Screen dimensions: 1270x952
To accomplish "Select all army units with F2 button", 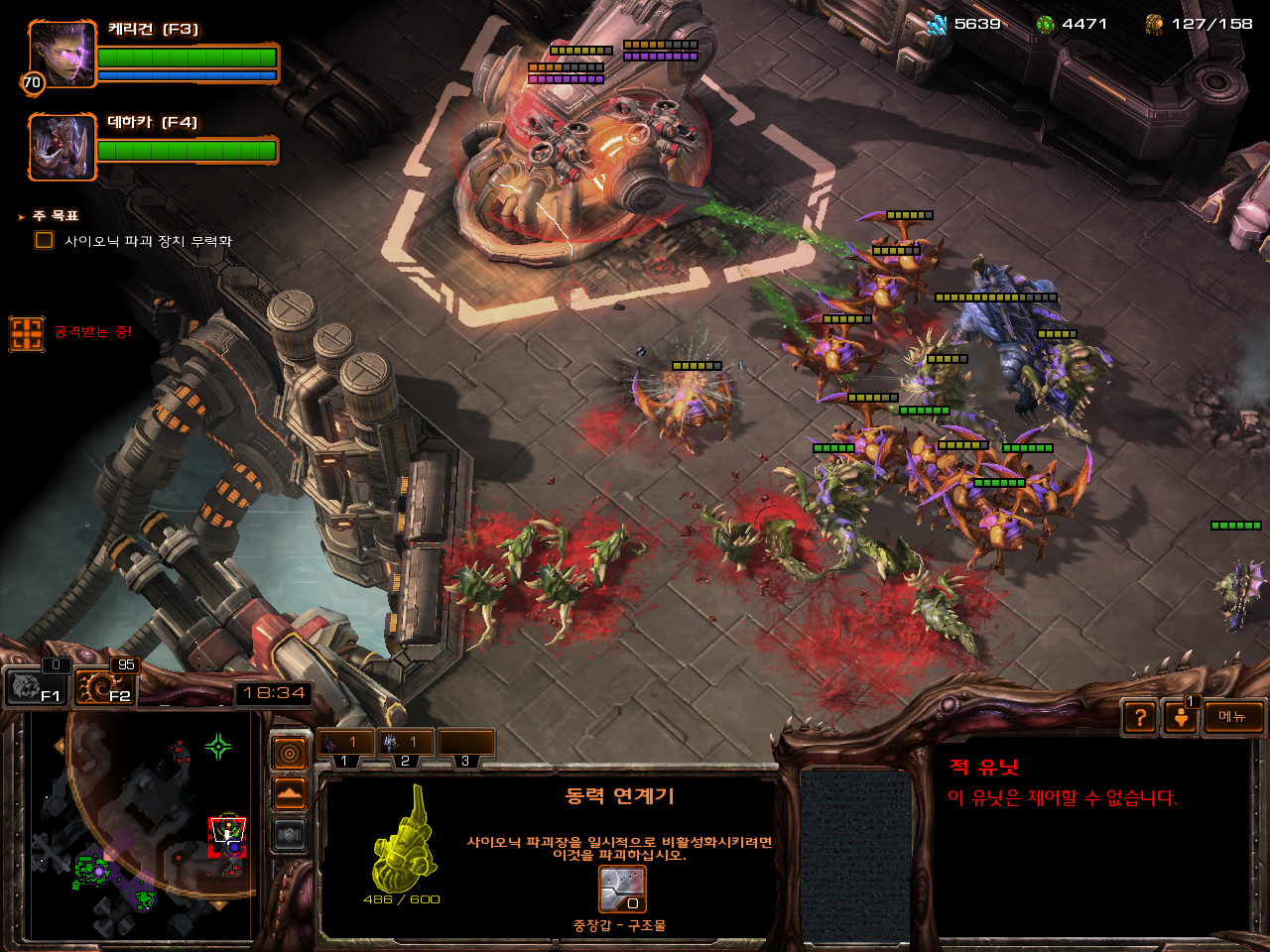I will coord(105,686).
